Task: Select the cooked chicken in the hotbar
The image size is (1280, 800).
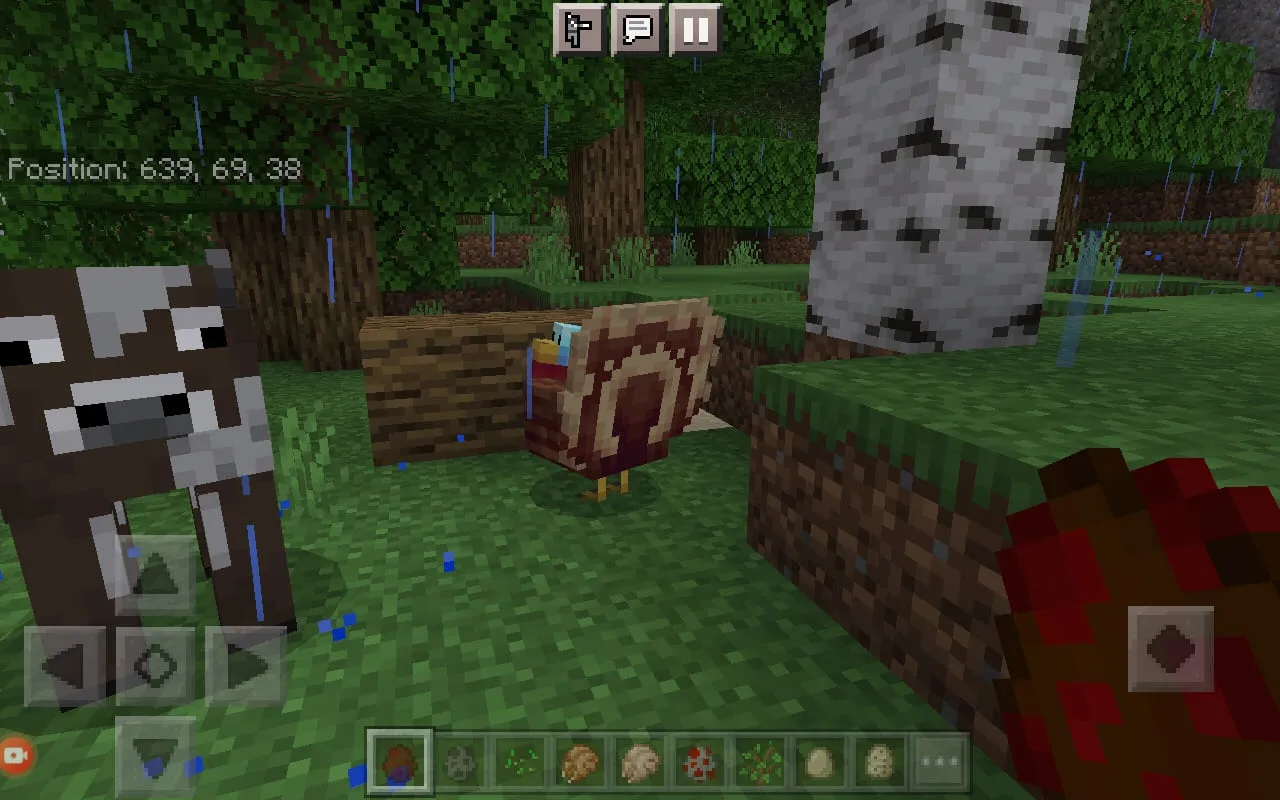Action: pyautogui.click(x=579, y=763)
